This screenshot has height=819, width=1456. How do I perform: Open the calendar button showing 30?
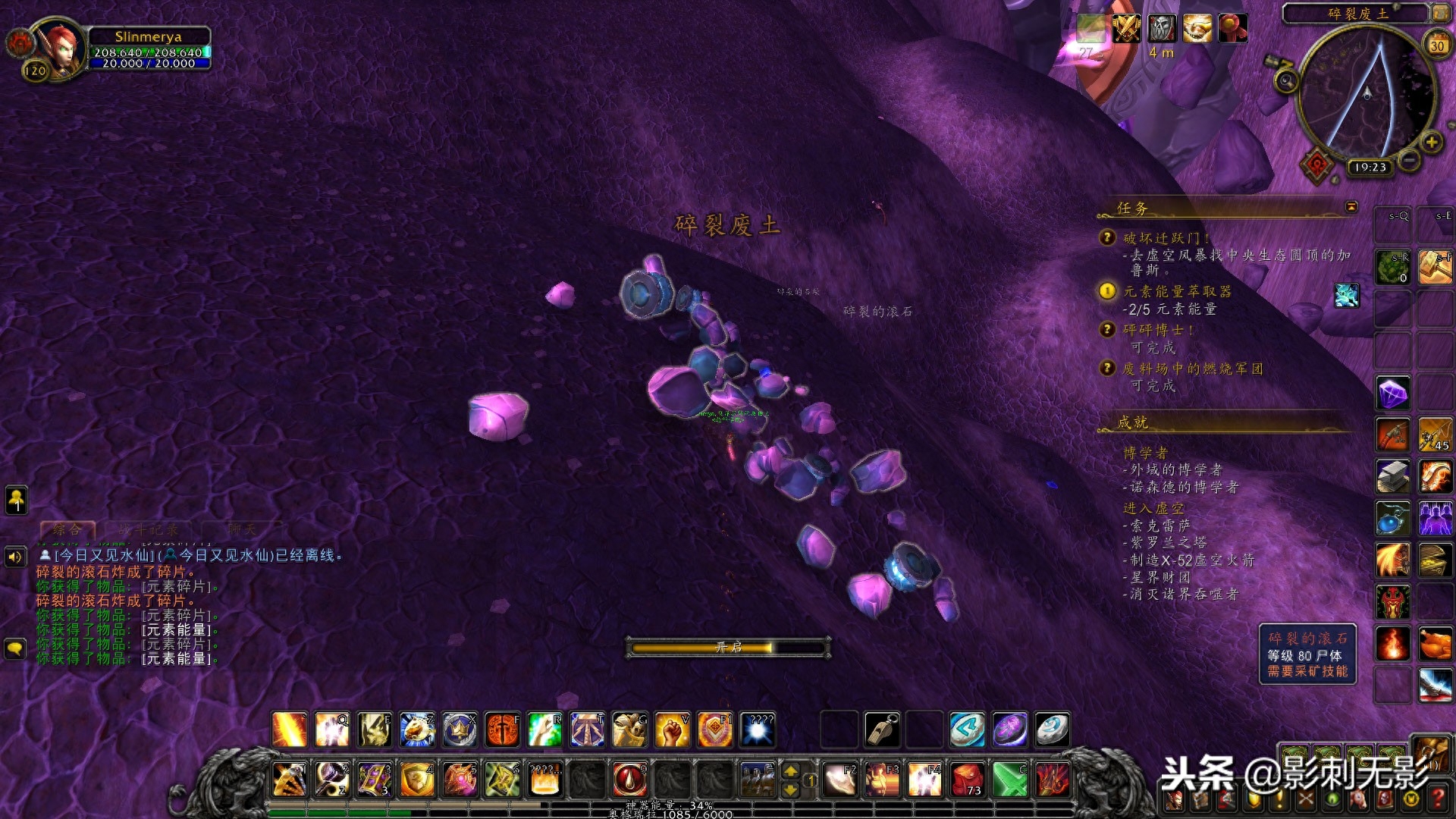(1437, 45)
